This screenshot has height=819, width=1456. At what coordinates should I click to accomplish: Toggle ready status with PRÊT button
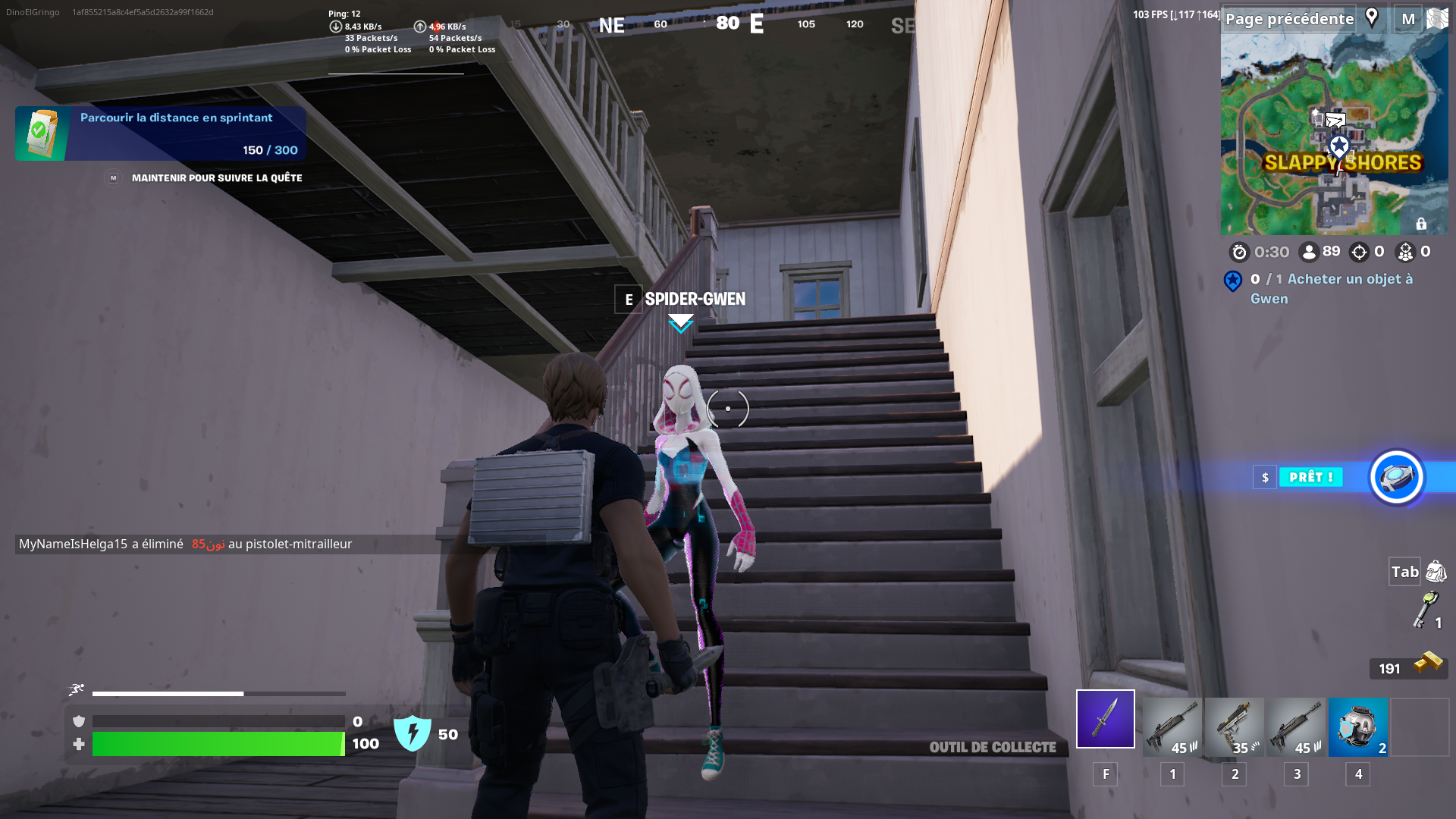(1310, 477)
